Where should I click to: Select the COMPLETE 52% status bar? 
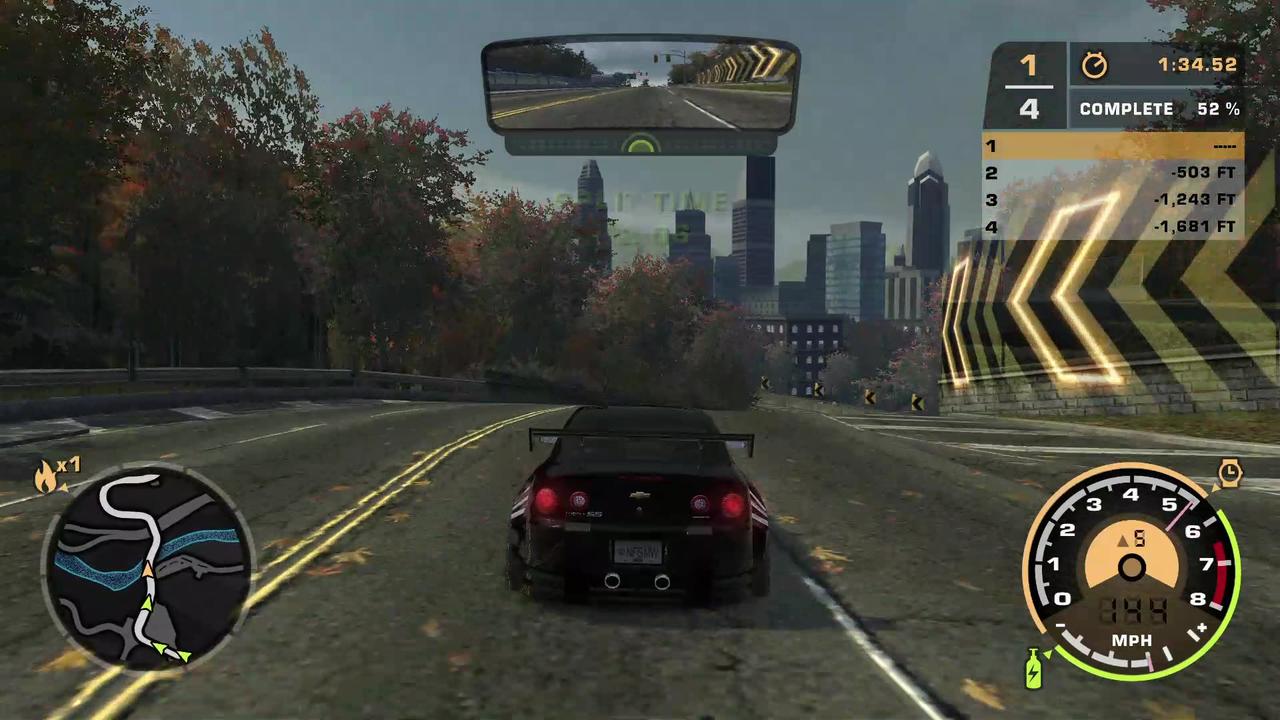pyautogui.click(x=1160, y=108)
